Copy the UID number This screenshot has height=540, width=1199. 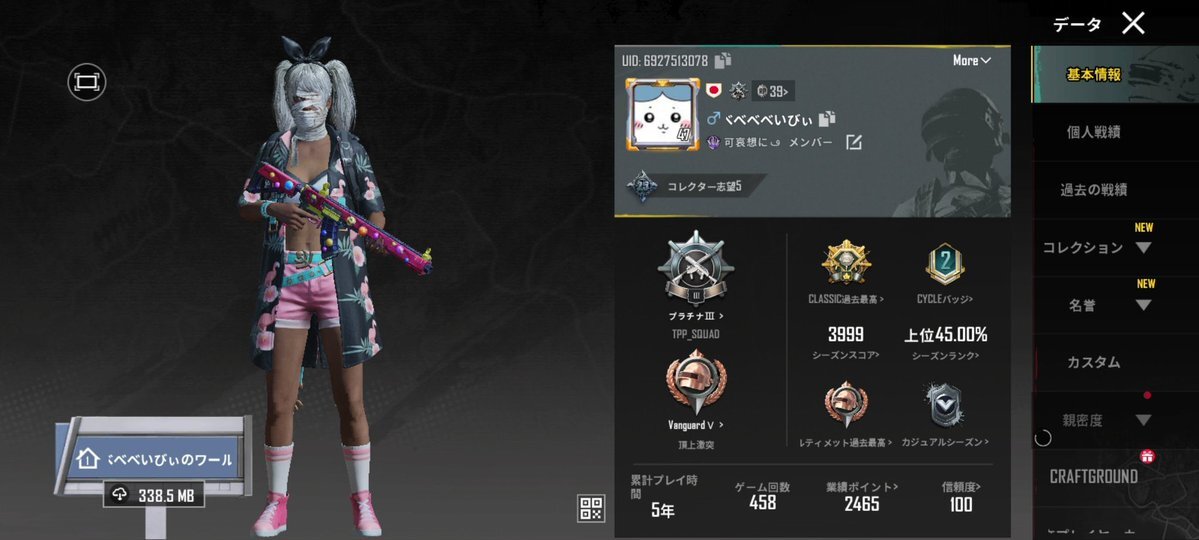[723, 61]
